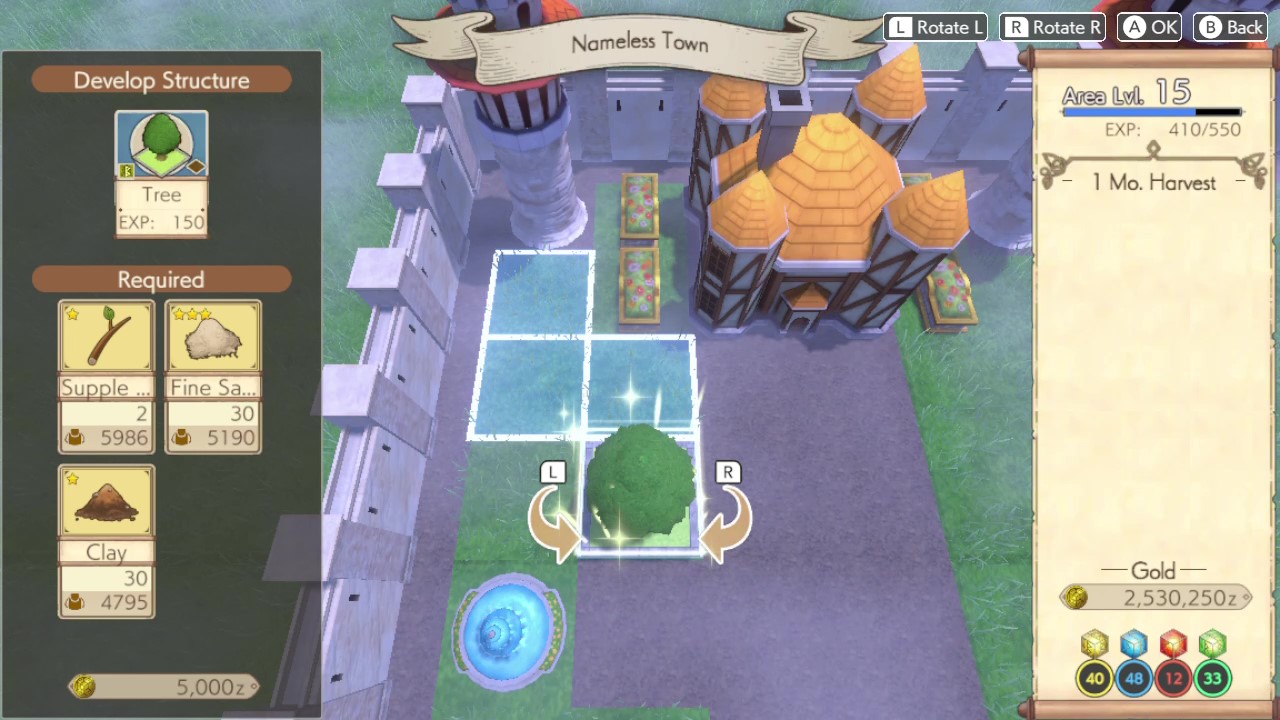The image size is (1280, 720).
Task: Click the green gem cube showing 33
Action: (1211, 645)
